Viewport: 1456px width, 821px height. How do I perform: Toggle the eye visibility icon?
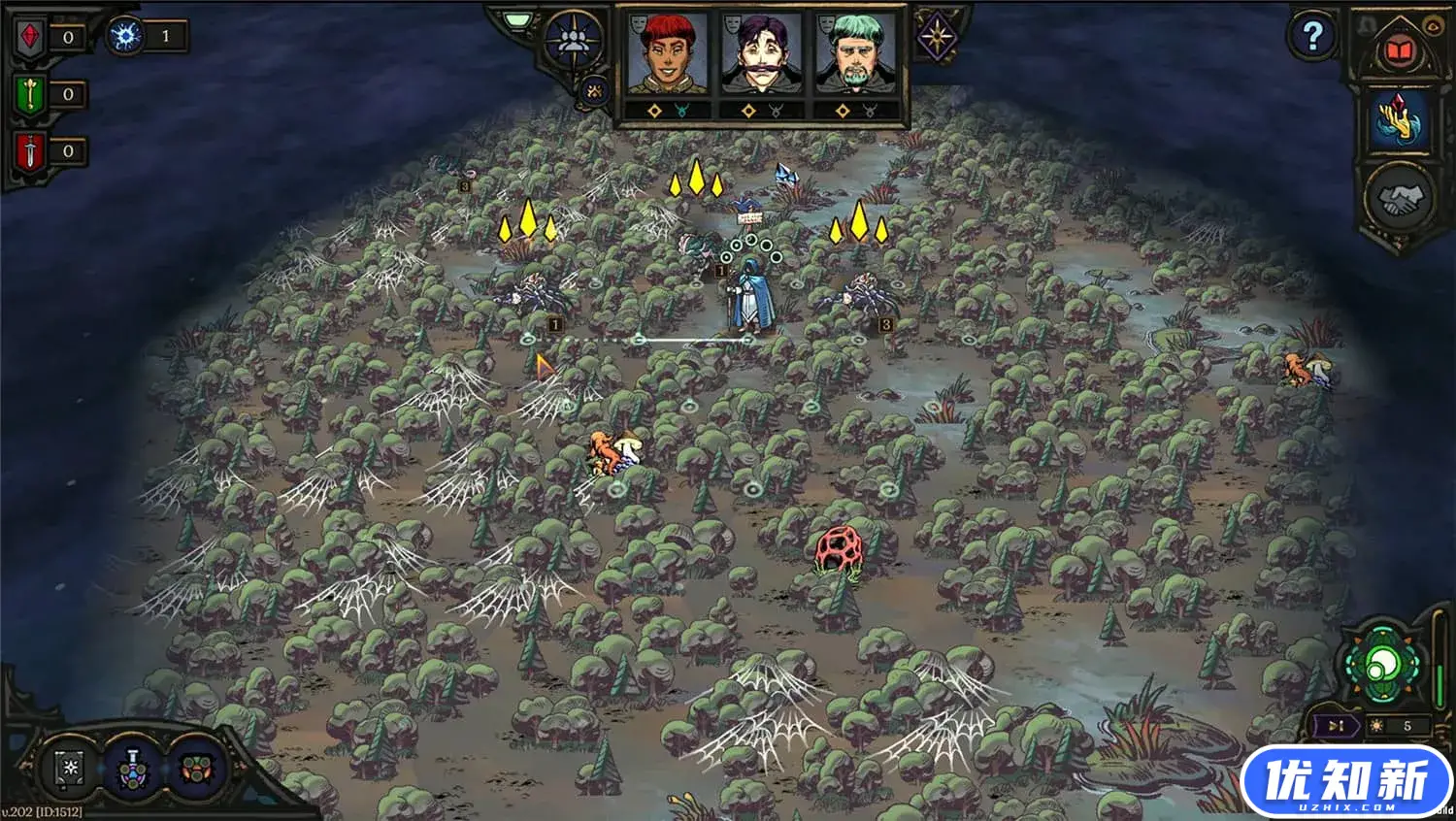1432,27
